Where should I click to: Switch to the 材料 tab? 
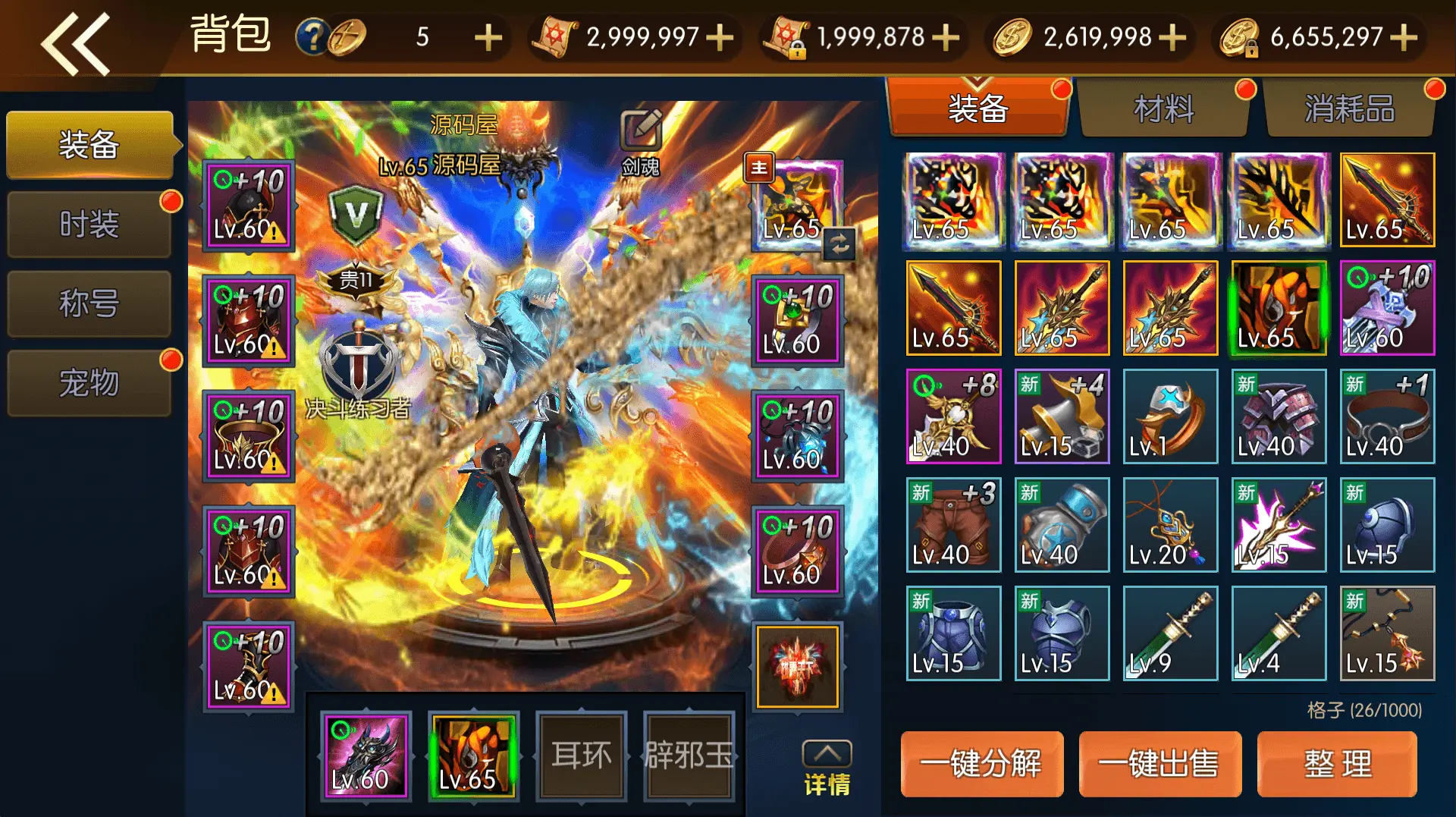pyautogui.click(x=1164, y=108)
